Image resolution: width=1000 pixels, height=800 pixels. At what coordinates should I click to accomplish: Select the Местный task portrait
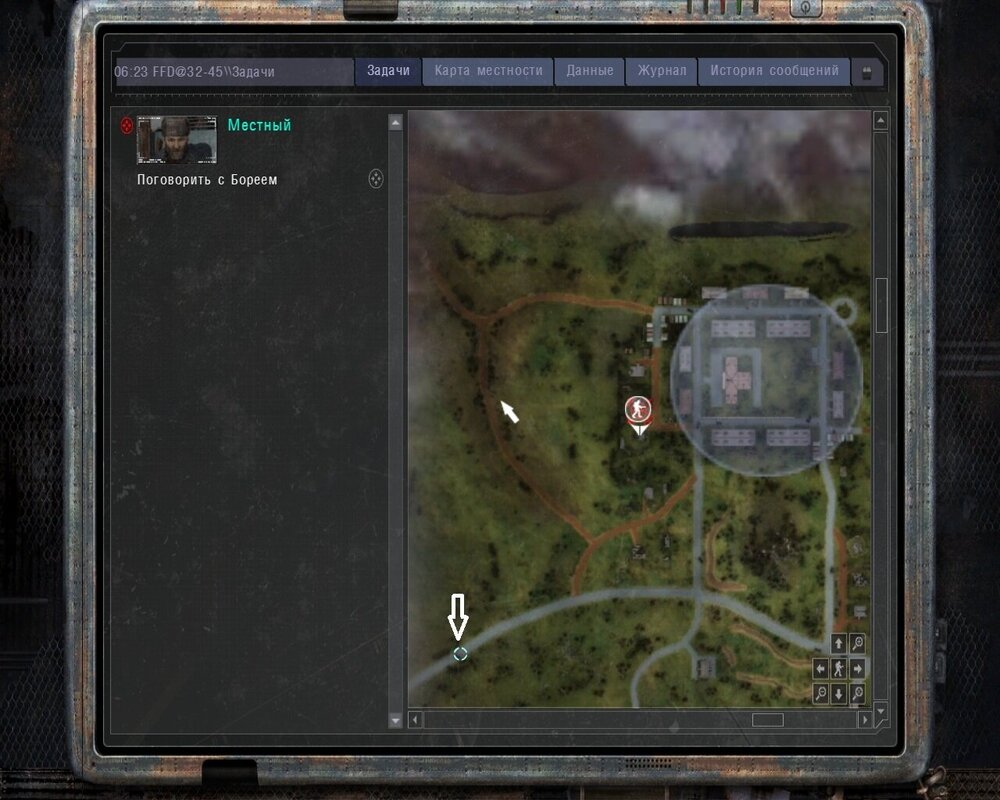176,138
